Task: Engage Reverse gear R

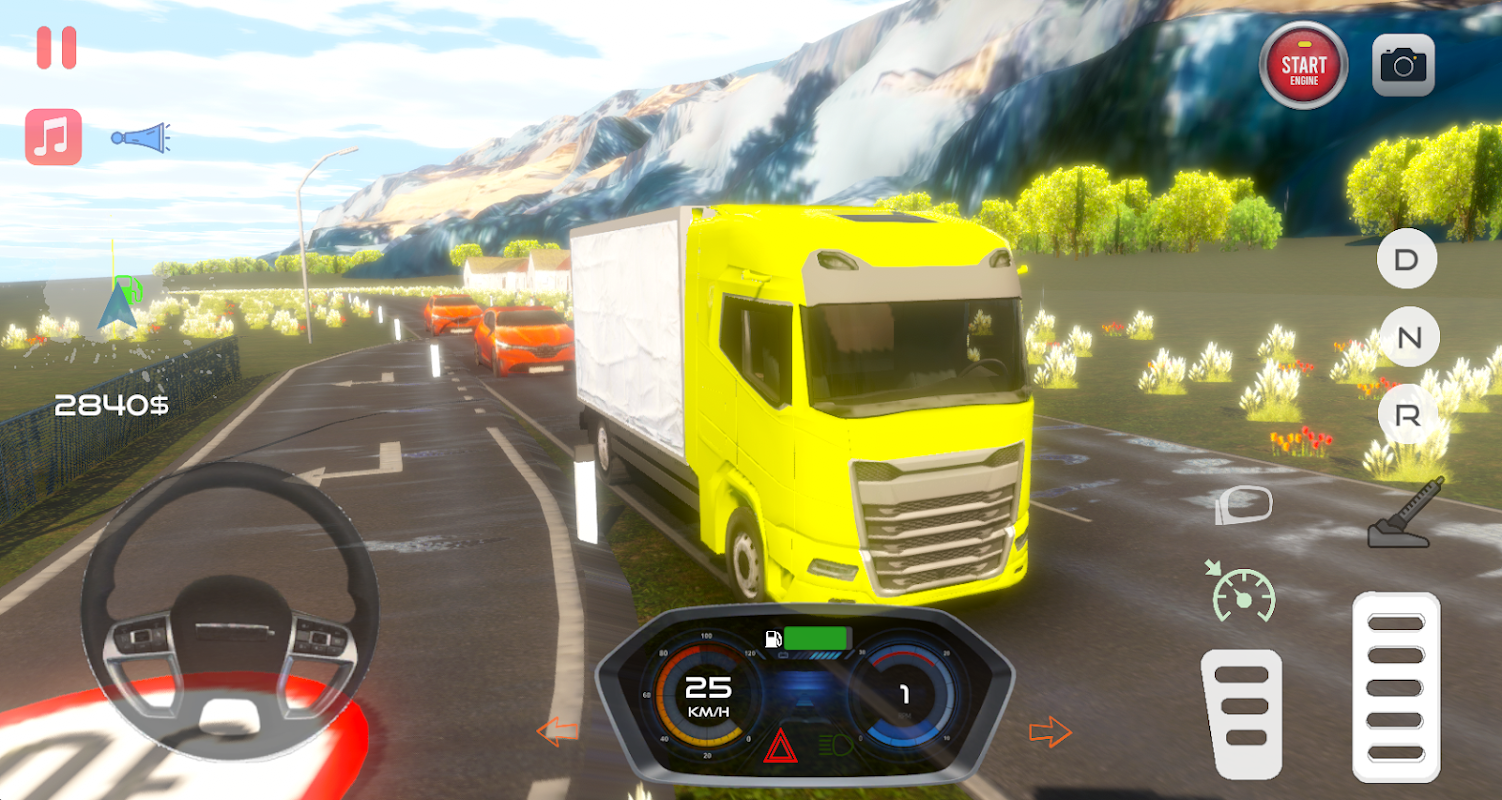Action: (x=1407, y=416)
